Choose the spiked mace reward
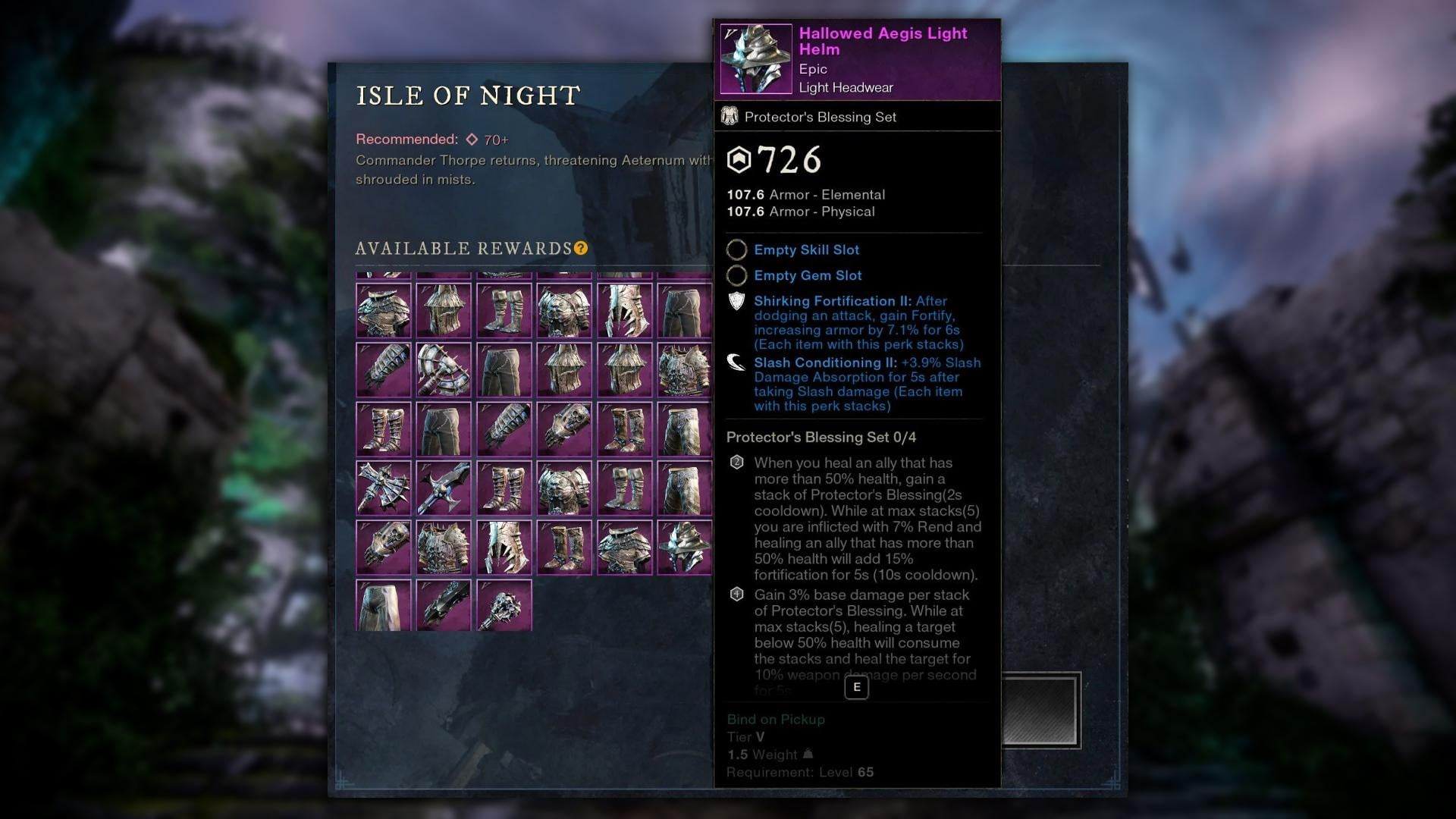This screenshot has width=1456, height=819. point(504,605)
